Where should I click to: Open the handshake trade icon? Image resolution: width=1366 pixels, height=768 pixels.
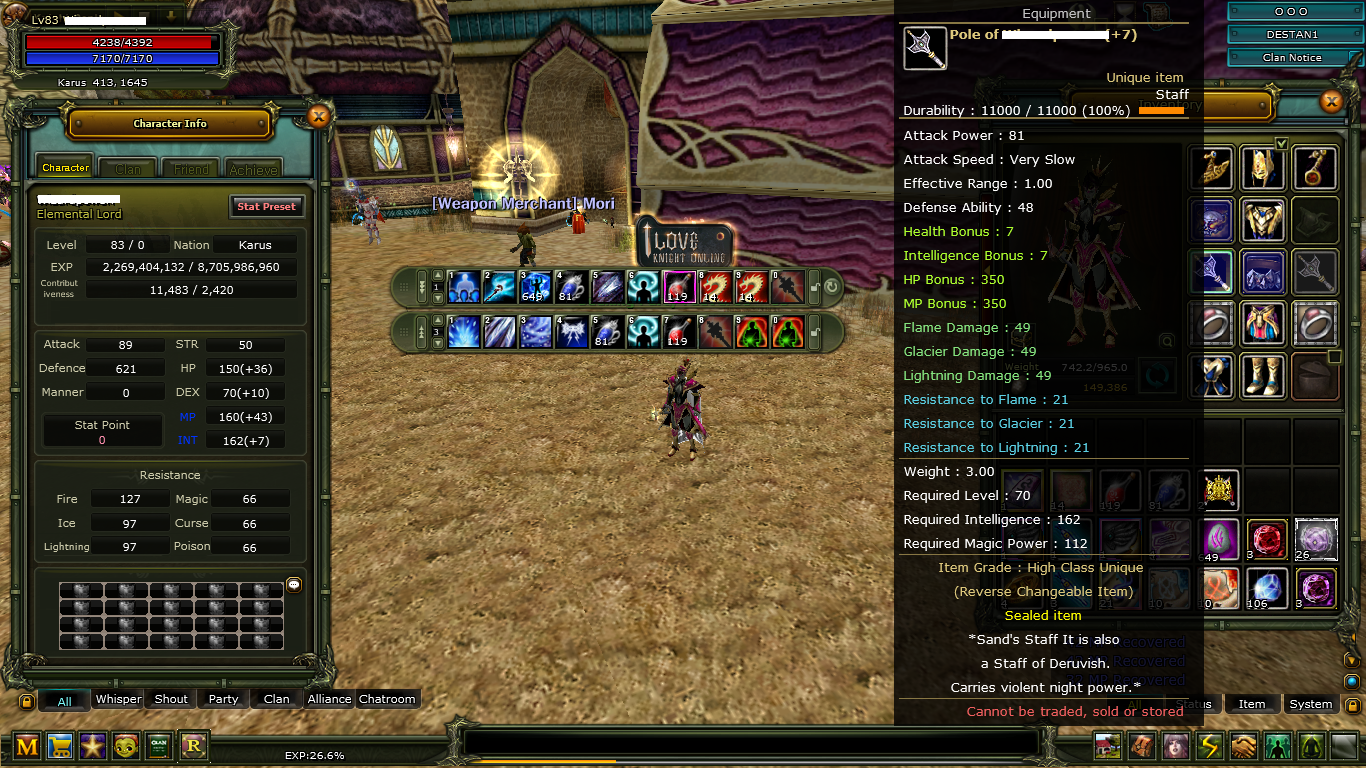pos(1242,746)
